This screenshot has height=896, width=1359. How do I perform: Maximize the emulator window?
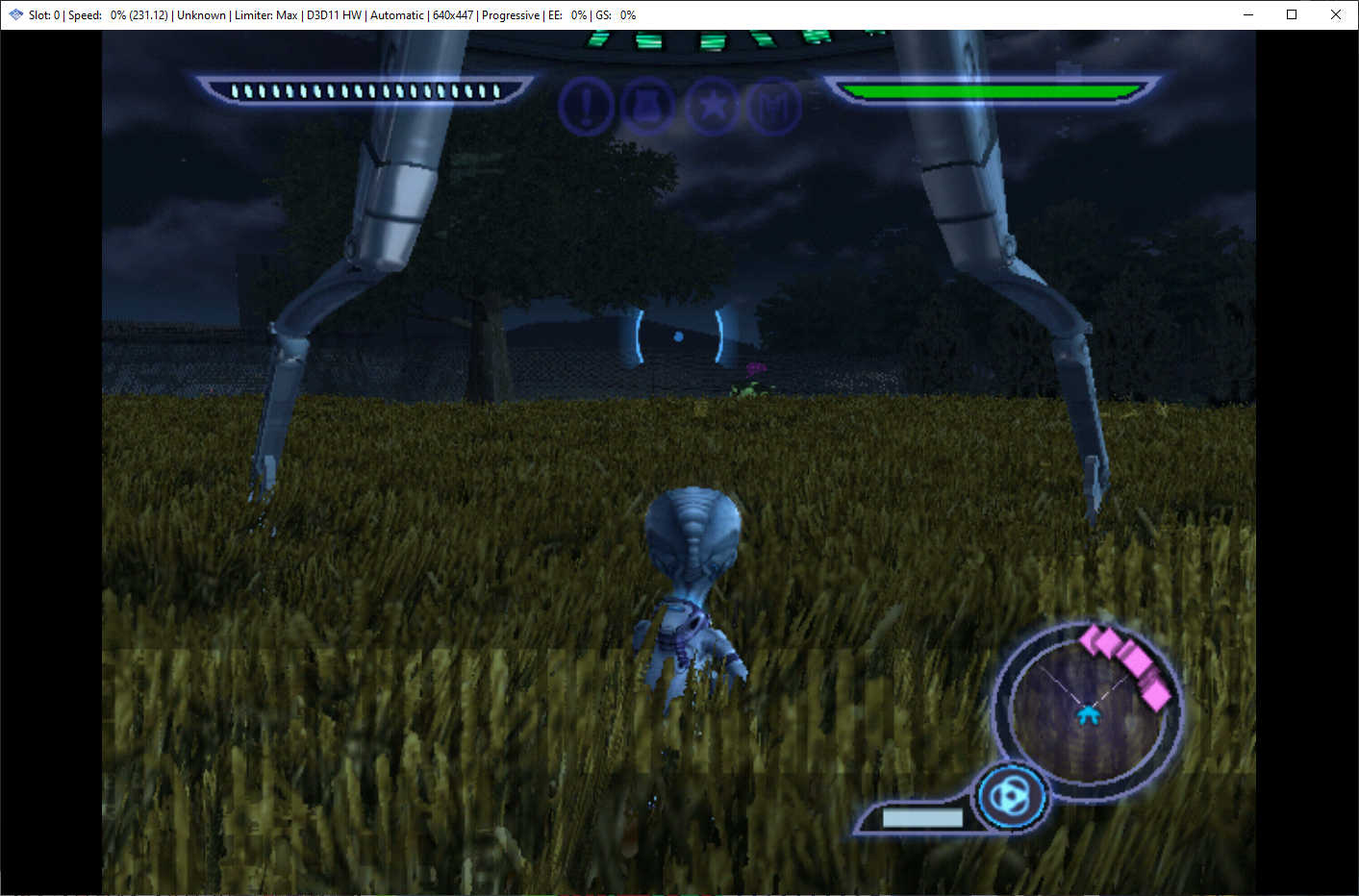1292,14
